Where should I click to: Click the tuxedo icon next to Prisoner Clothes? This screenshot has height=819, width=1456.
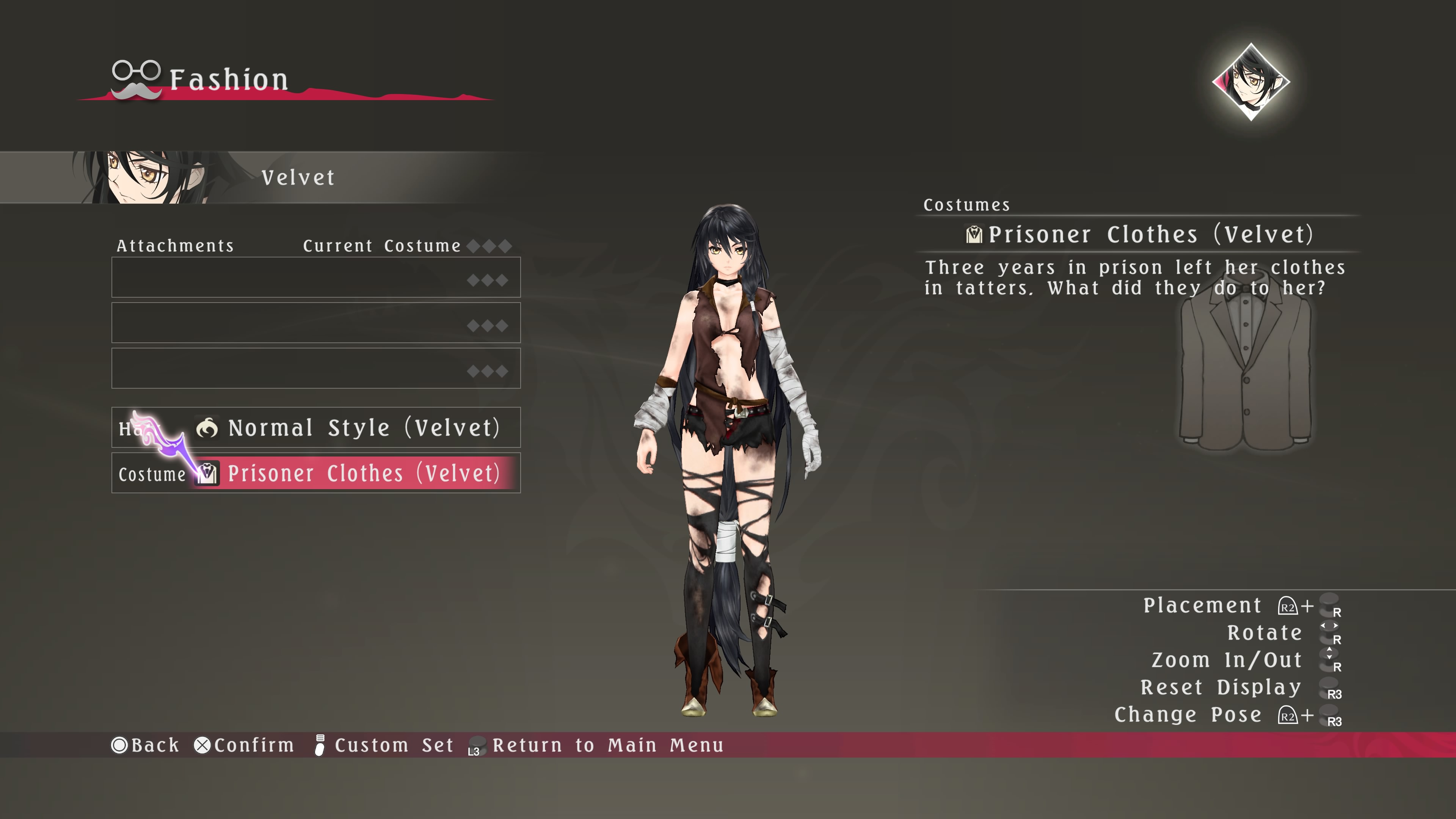click(x=207, y=474)
